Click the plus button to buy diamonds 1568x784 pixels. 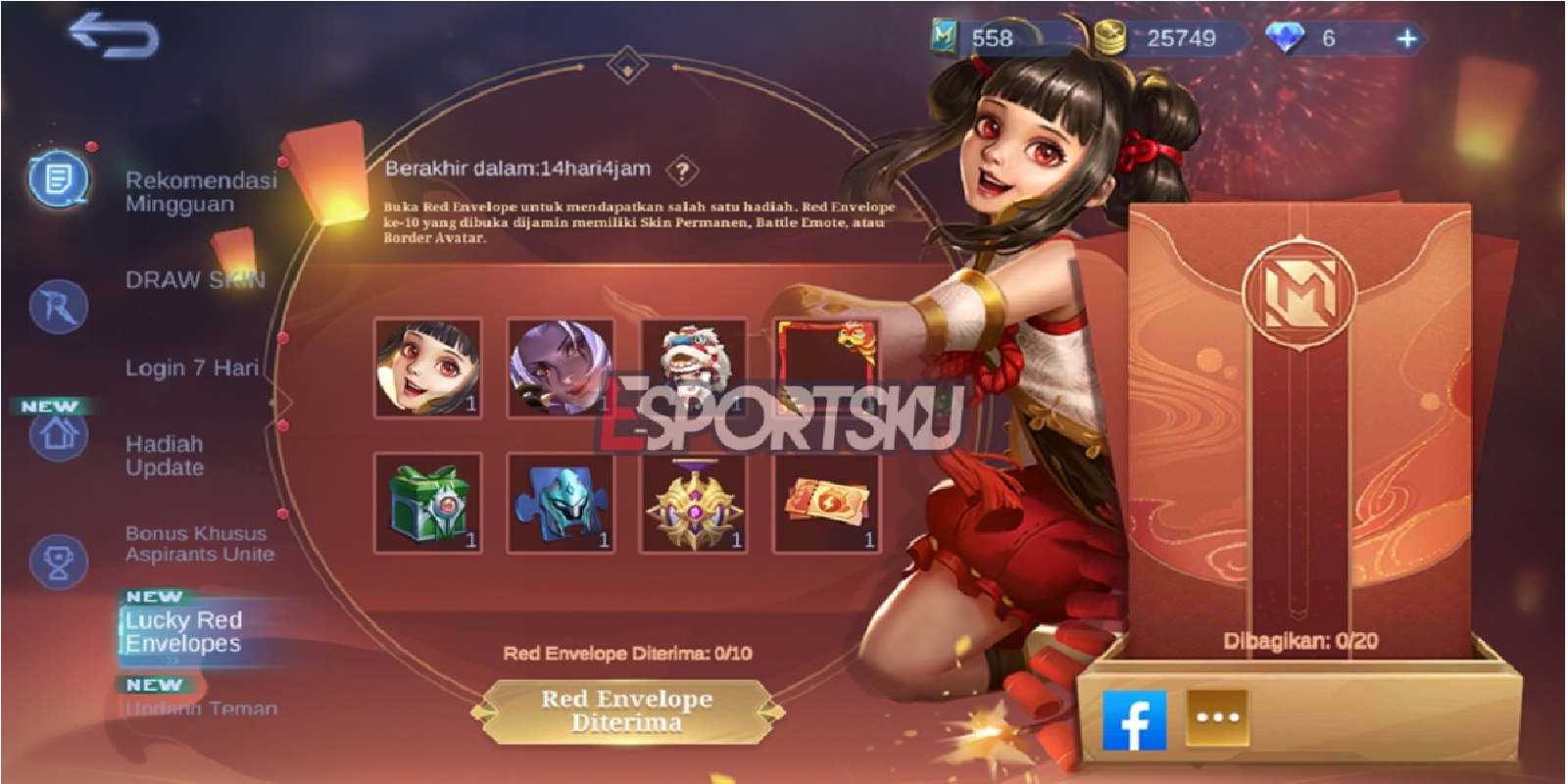pyautogui.click(x=1408, y=35)
